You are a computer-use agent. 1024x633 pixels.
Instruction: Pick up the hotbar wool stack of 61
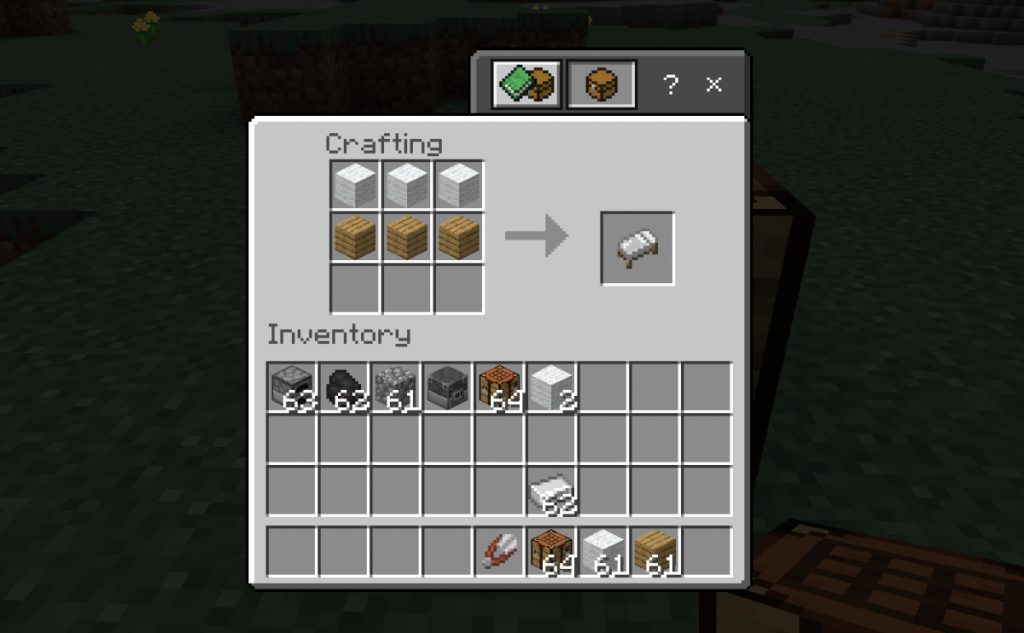(604, 552)
